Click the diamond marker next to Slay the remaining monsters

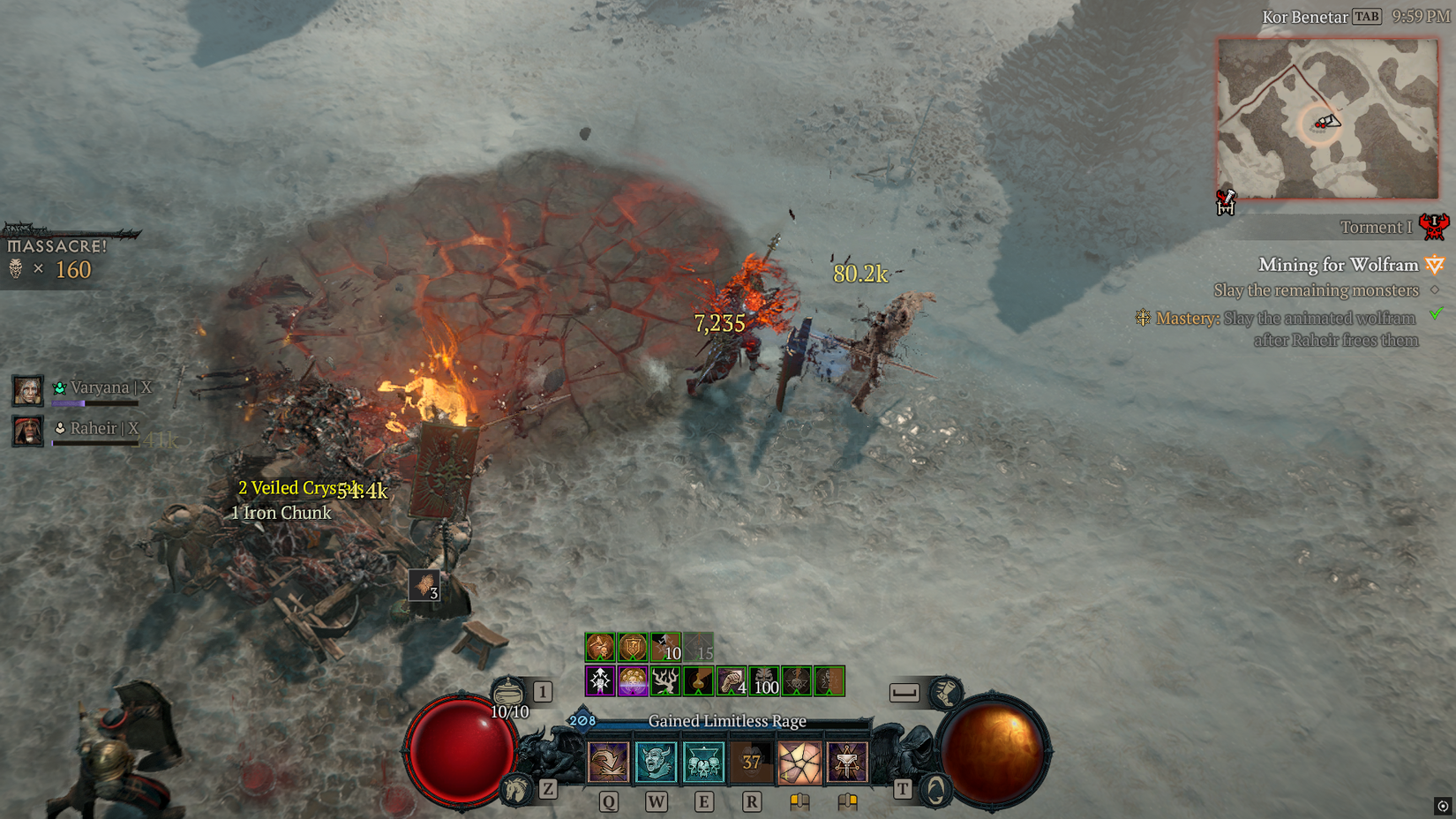(x=1435, y=290)
